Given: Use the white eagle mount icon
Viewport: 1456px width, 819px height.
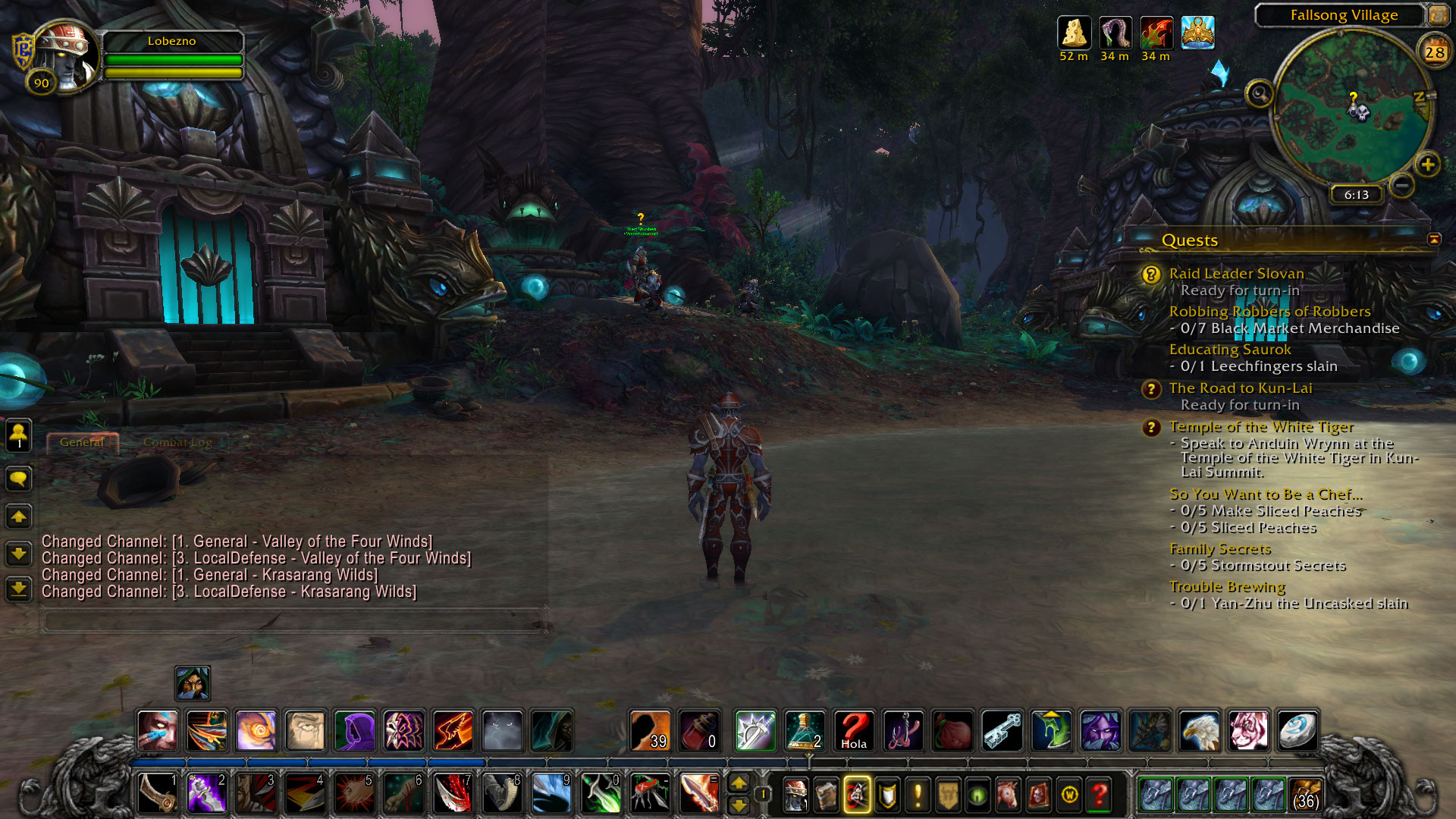Looking at the screenshot, I should pos(1199,731).
